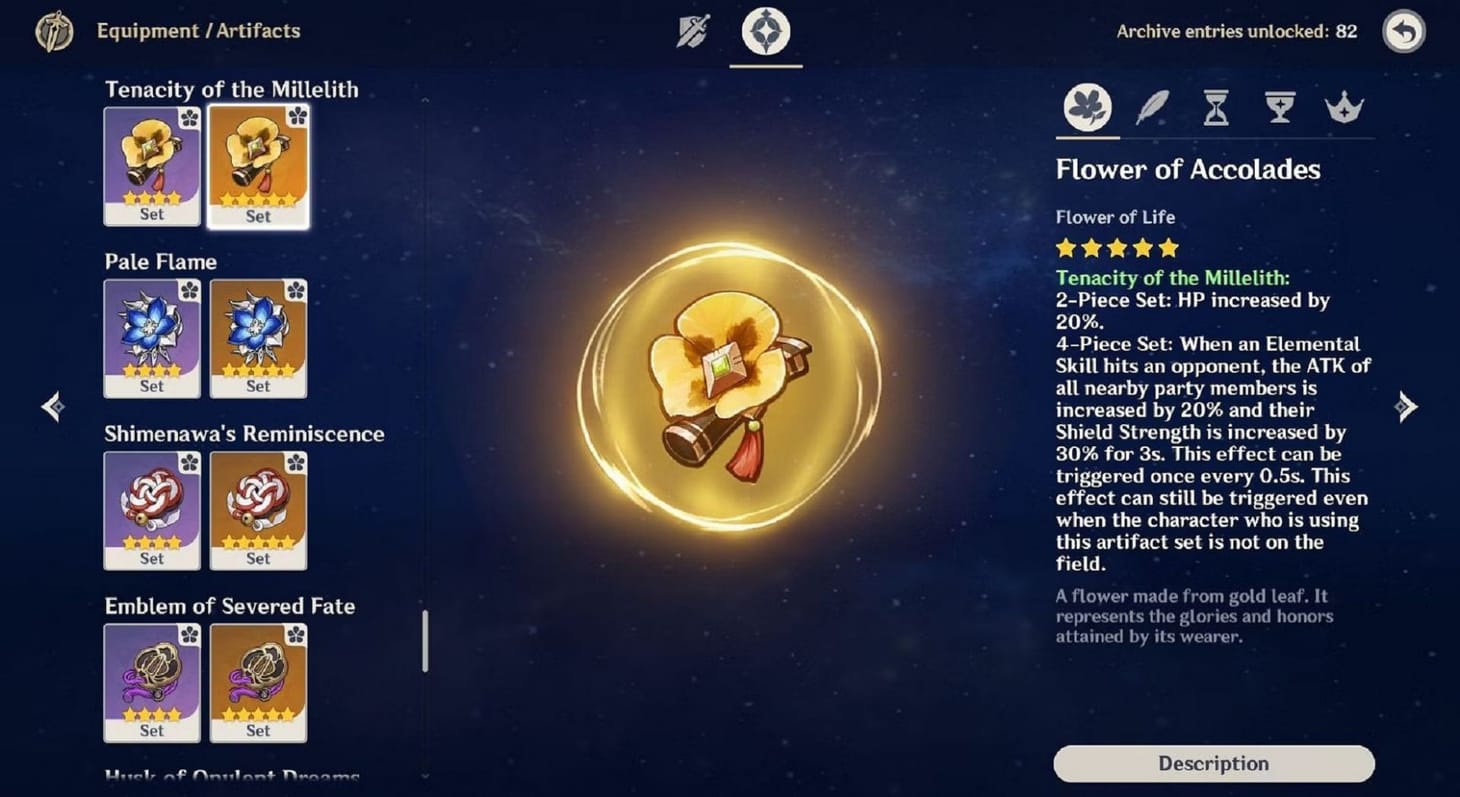Select the Plume of Death feather icon
The width and height of the screenshot is (1460, 797).
[1151, 108]
